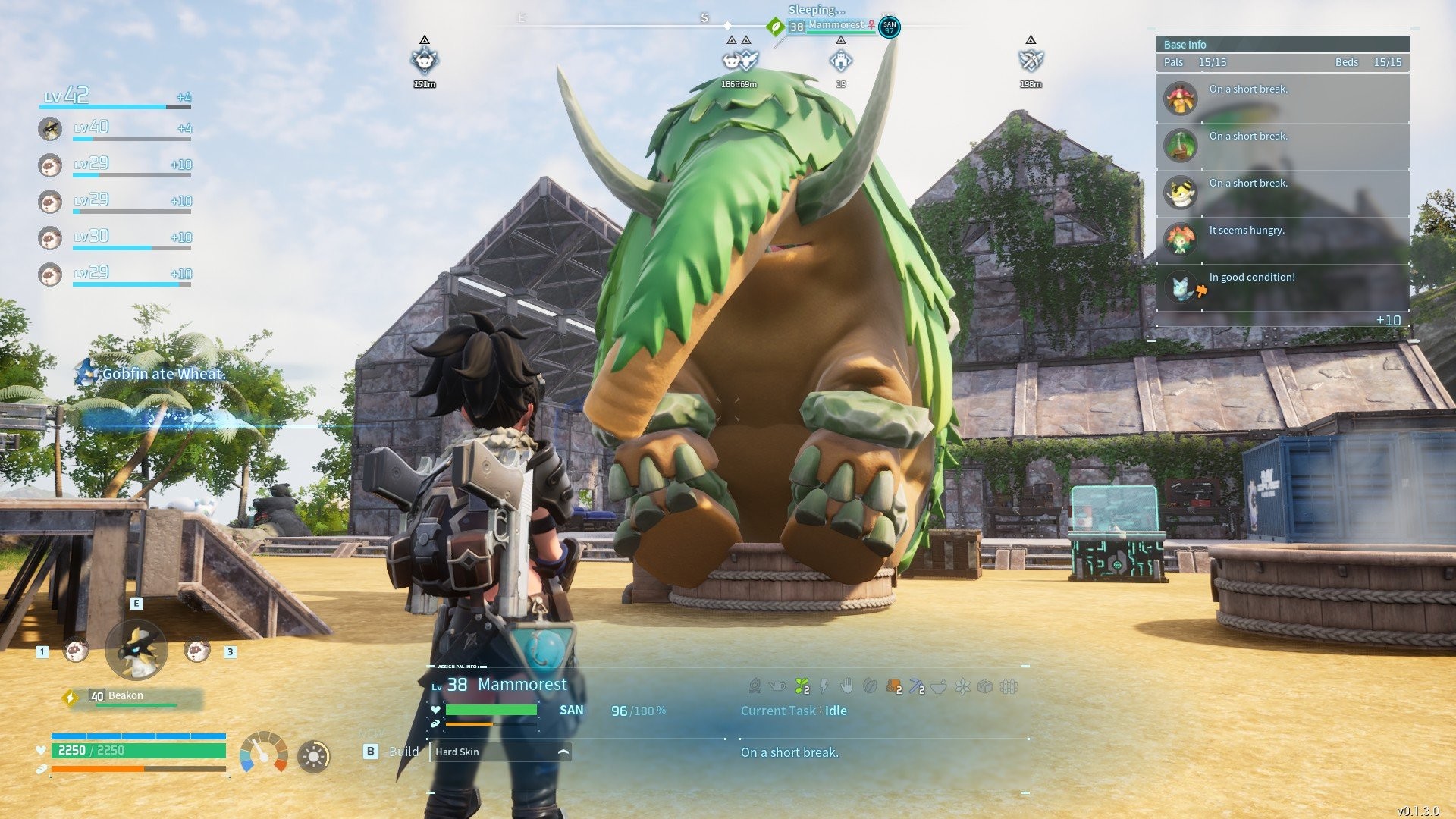This screenshot has height=819, width=1456.
Task: Select the compass marker at 171m
Action: click(425, 60)
